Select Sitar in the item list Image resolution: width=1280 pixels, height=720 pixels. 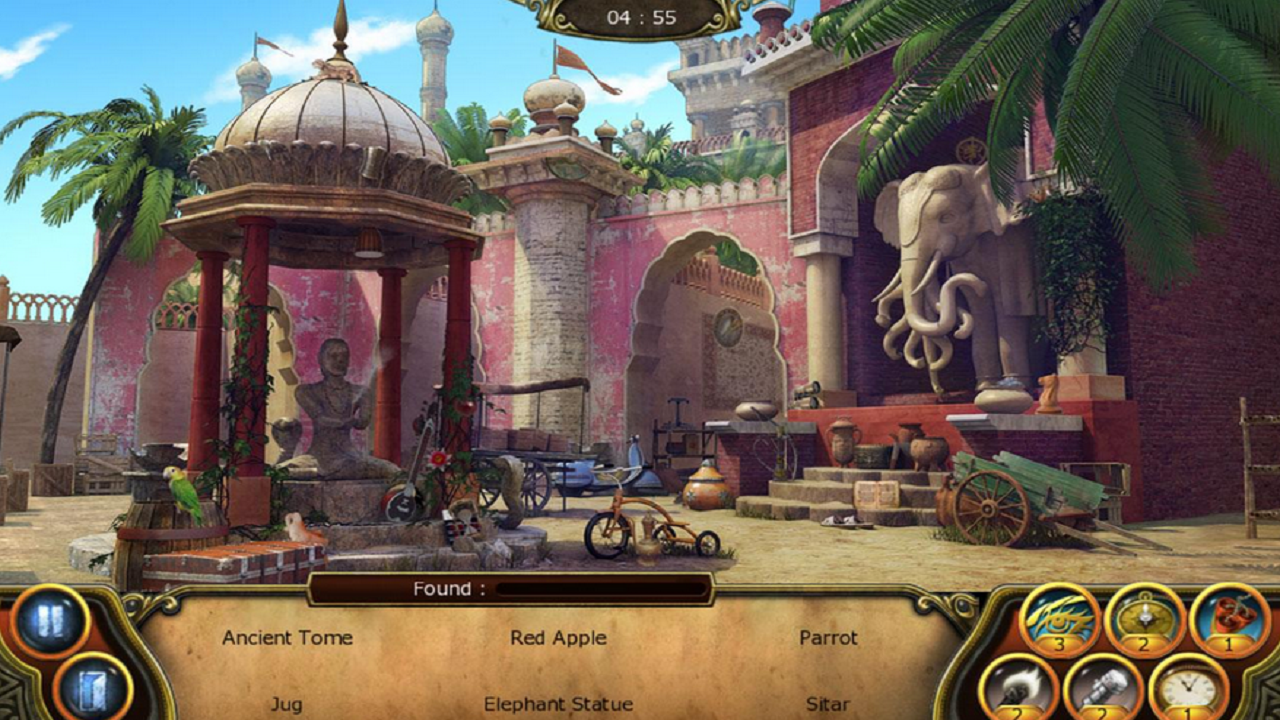pyautogui.click(x=828, y=705)
